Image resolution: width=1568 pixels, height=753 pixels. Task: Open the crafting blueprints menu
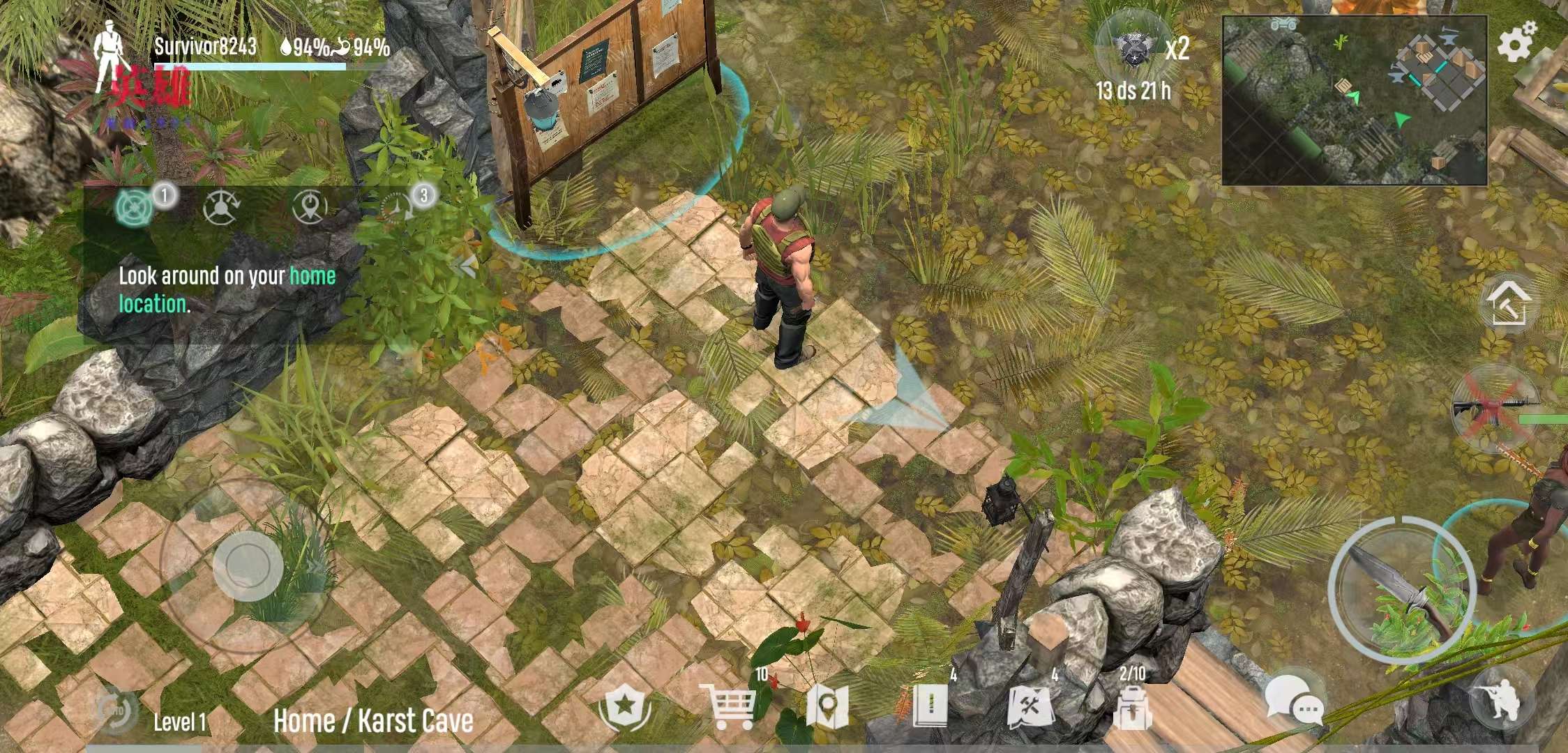tap(1030, 708)
